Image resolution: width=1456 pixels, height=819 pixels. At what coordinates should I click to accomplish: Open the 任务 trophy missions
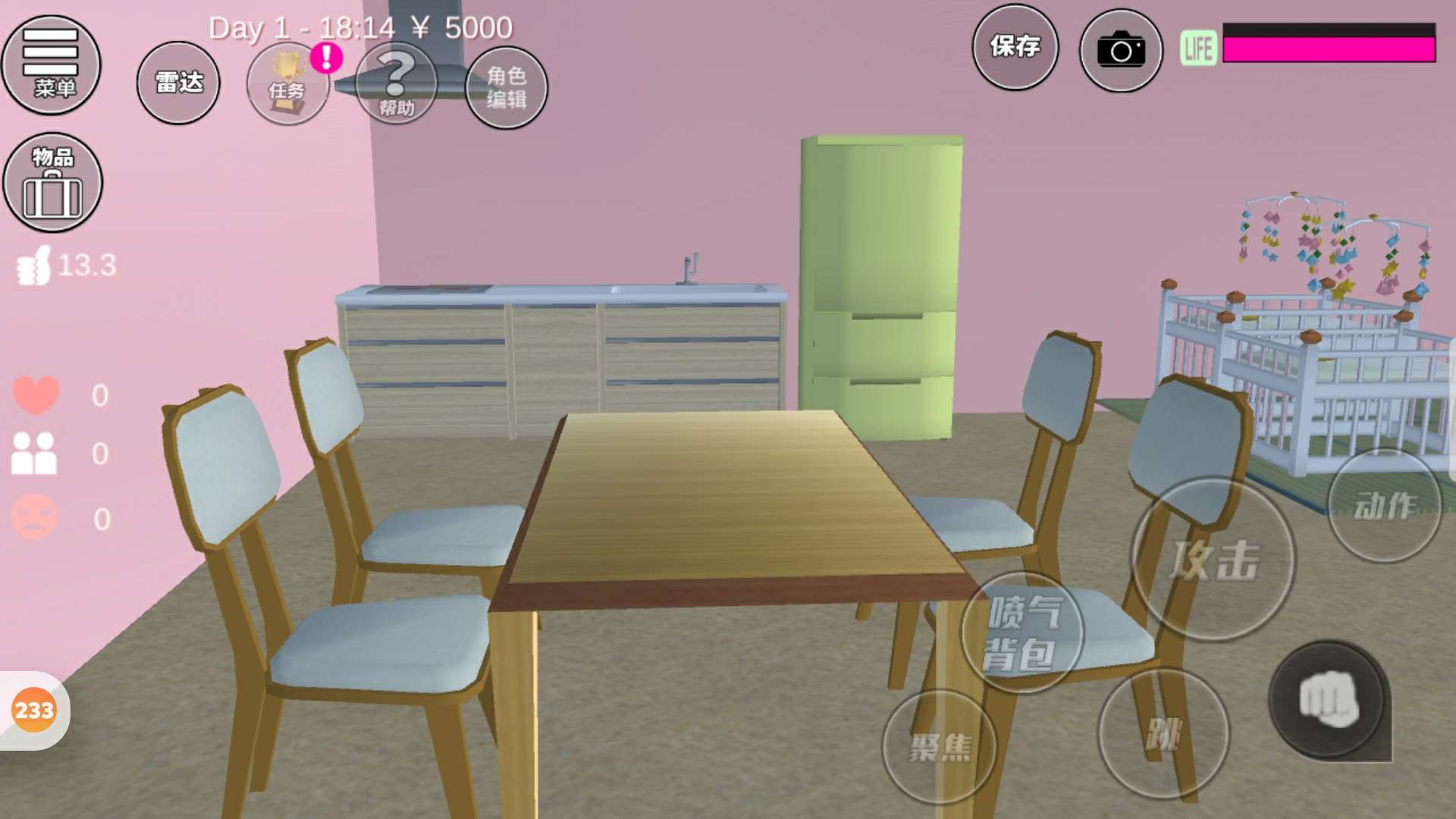coord(287,83)
